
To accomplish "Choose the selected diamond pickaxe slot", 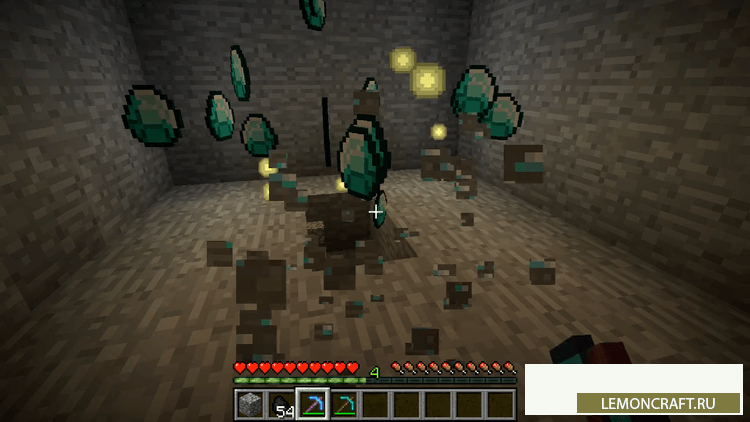I will point(312,404).
